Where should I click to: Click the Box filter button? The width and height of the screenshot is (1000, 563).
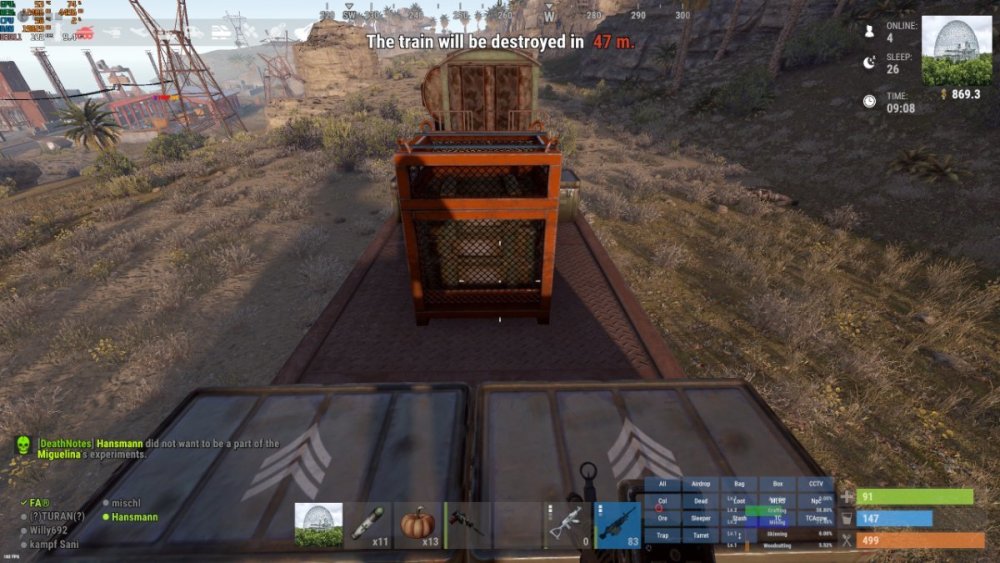(778, 484)
